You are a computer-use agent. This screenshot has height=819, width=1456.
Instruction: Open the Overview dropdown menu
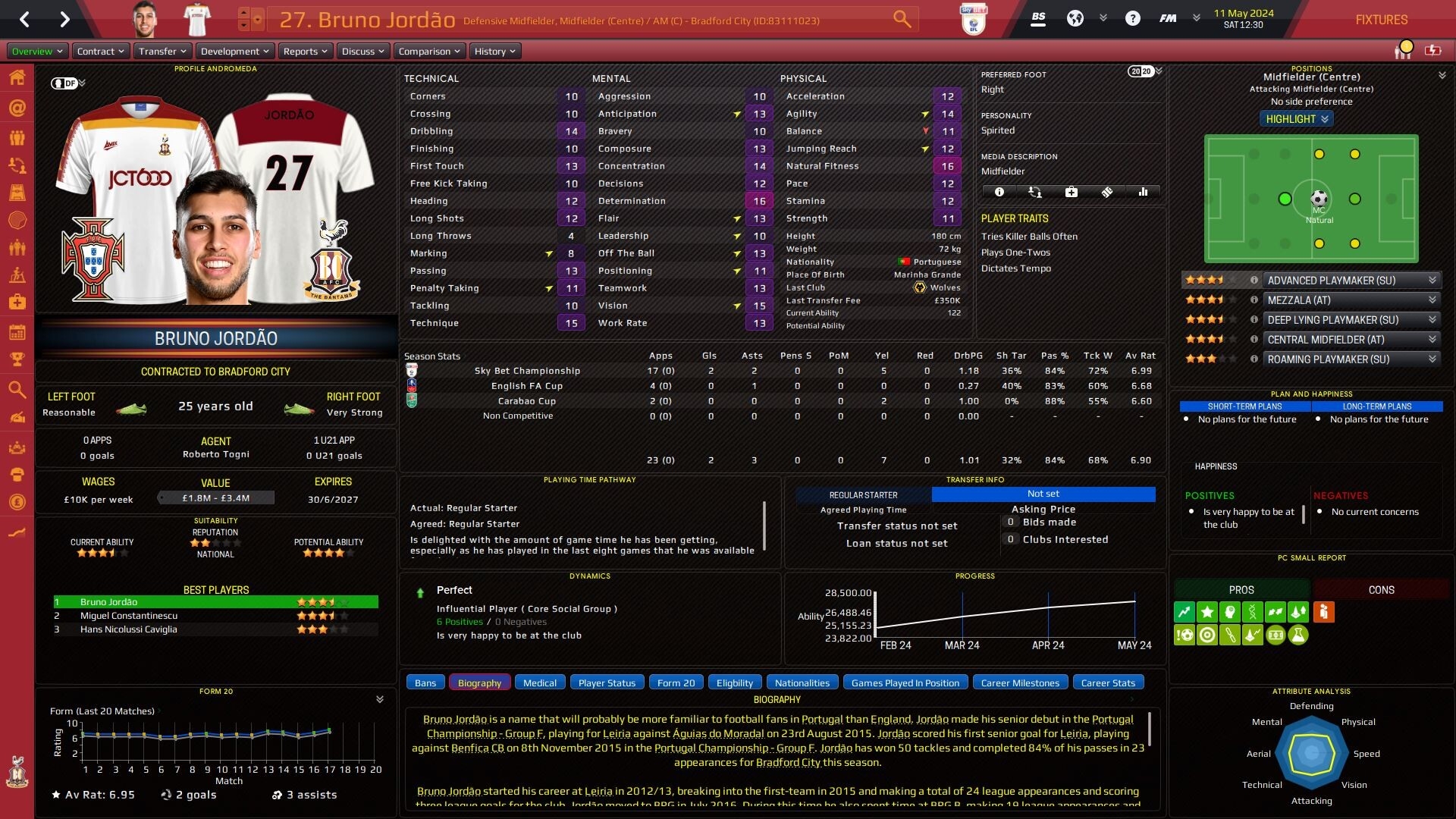(37, 51)
